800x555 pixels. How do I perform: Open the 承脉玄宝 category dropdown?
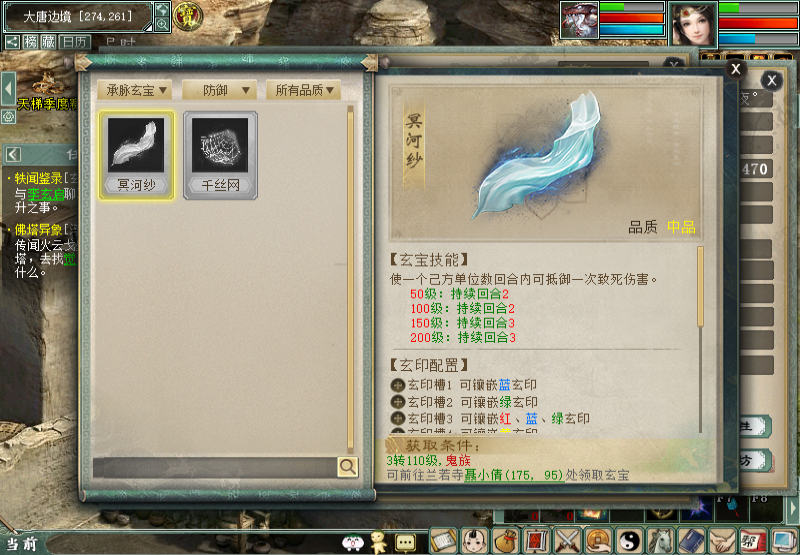[x=136, y=90]
